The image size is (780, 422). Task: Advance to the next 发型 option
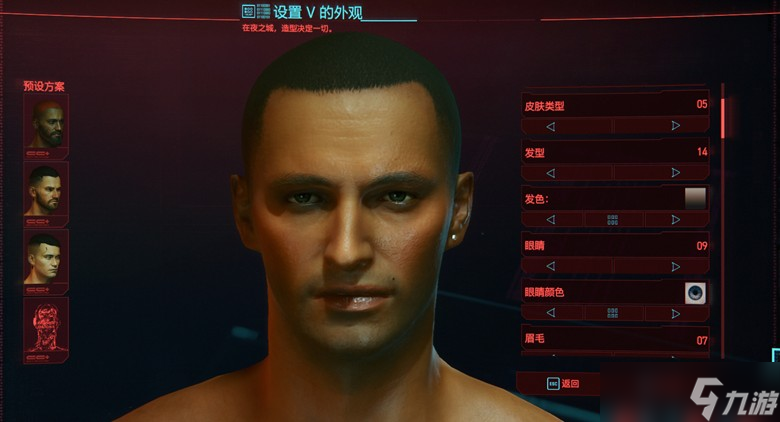coord(676,173)
